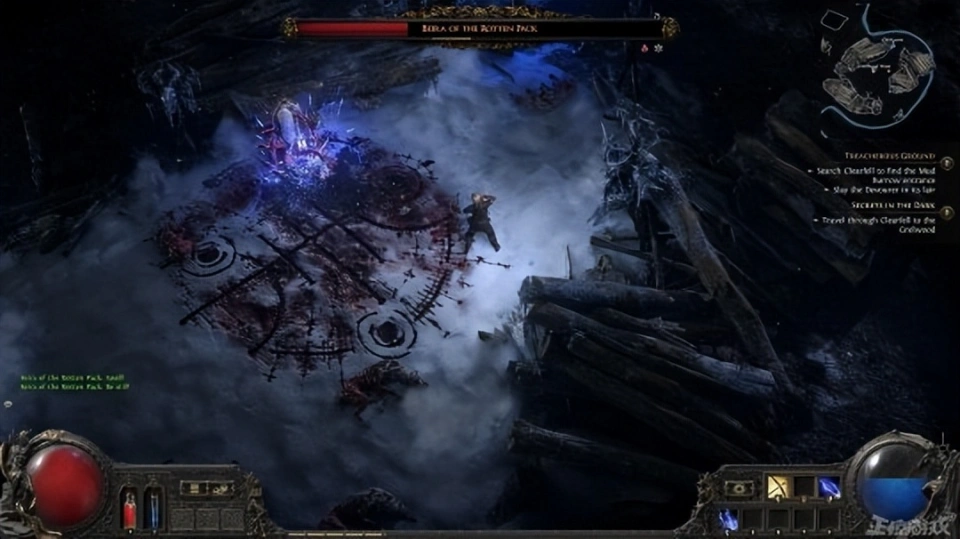Select the yellow bow attack skill
This screenshot has height=539, width=960.
coord(776,487)
